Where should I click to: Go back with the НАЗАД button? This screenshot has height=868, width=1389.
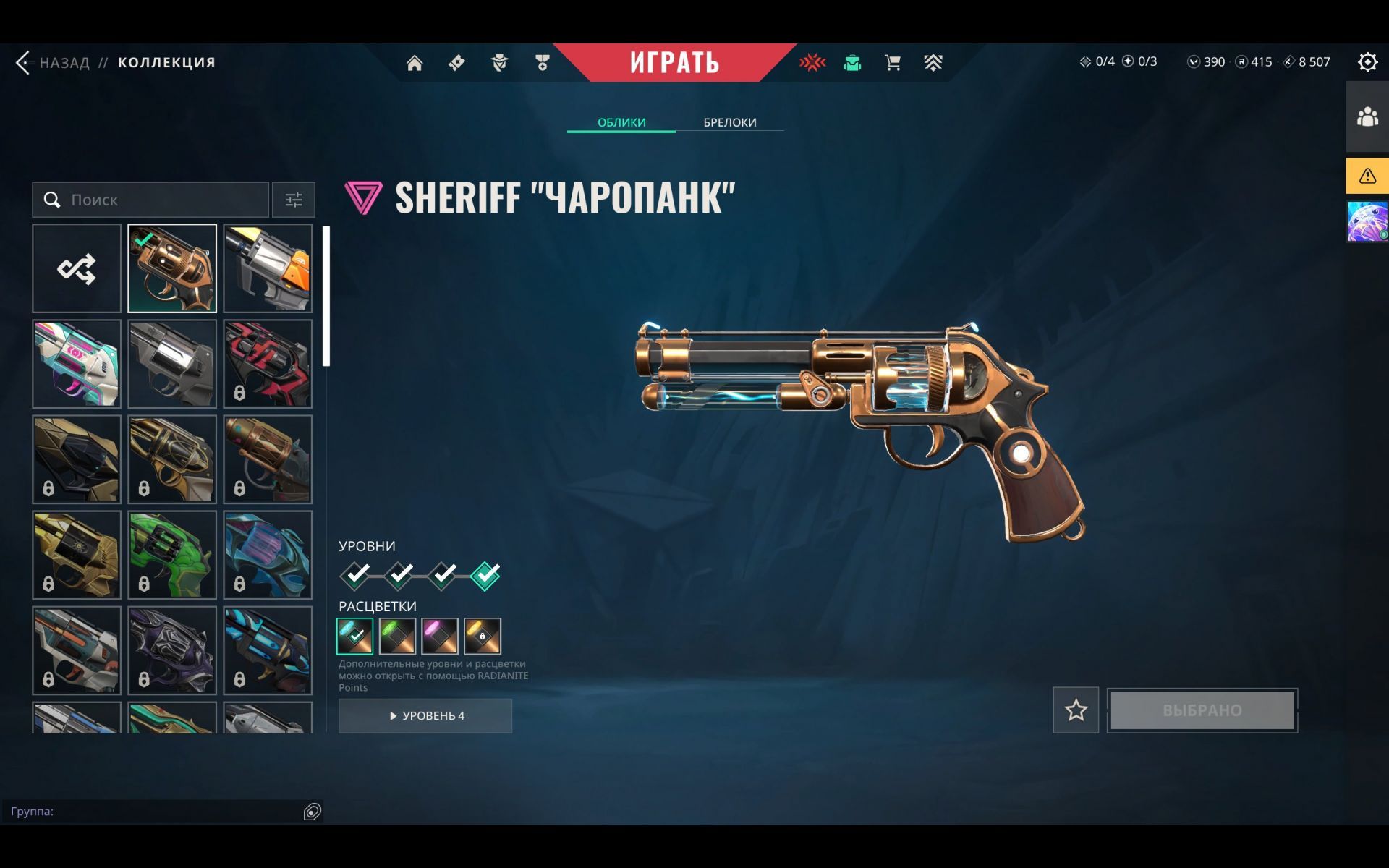pyautogui.click(x=54, y=63)
